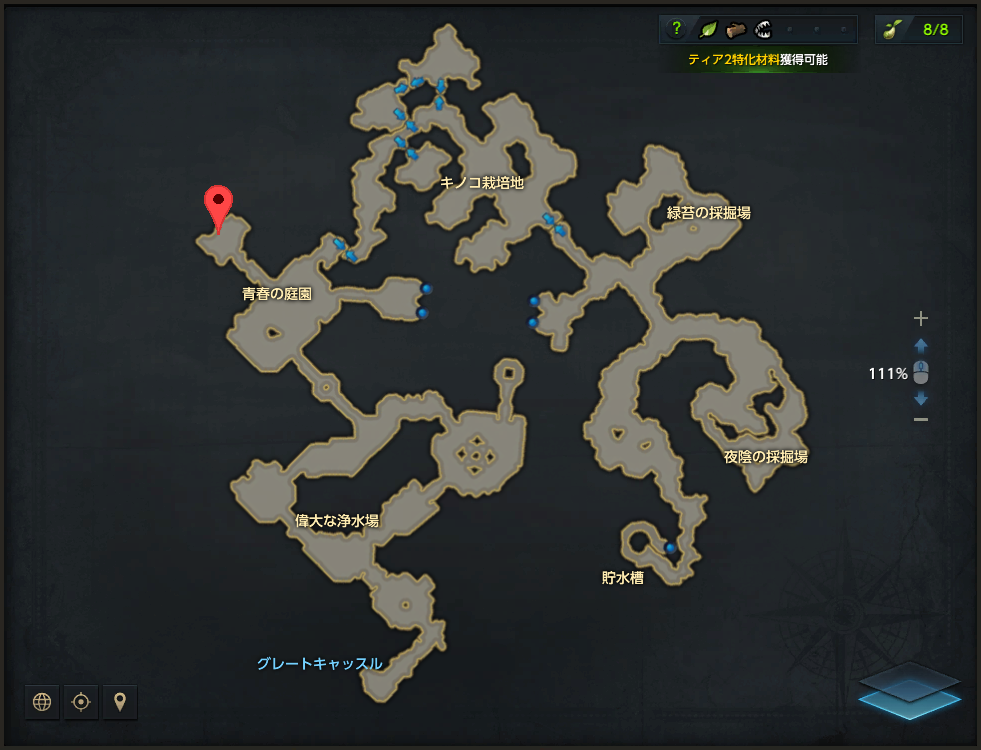Open the world map globe button
Viewport: 981px width, 750px height.
click(x=42, y=702)
